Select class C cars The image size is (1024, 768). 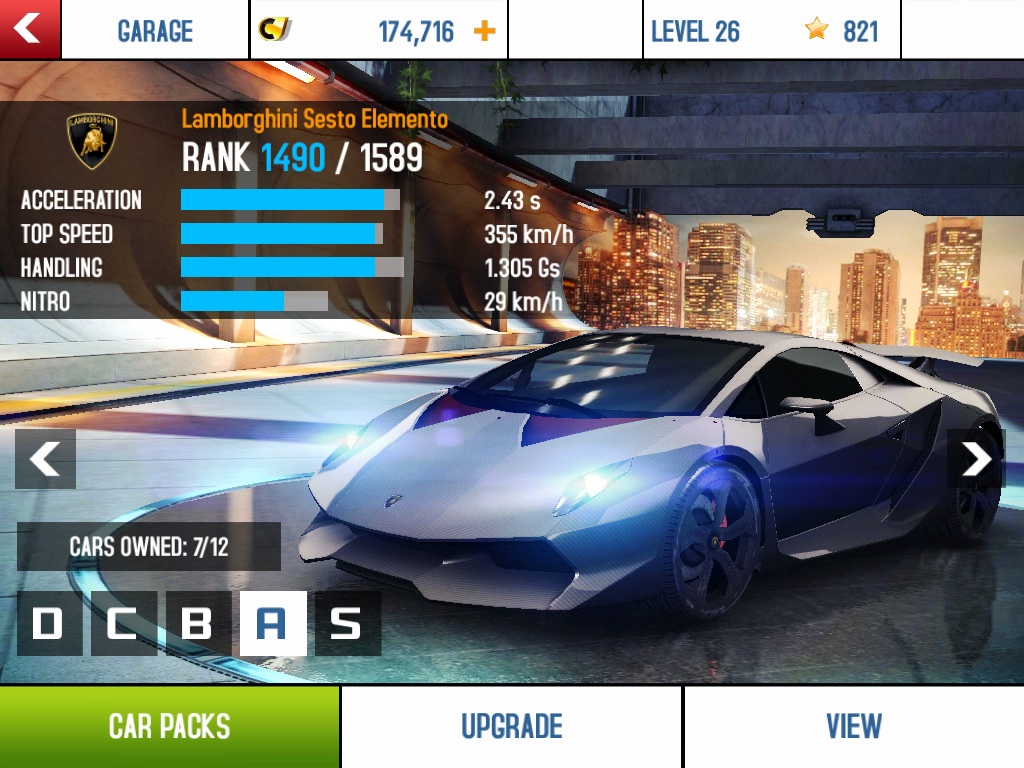click(124, 623)
